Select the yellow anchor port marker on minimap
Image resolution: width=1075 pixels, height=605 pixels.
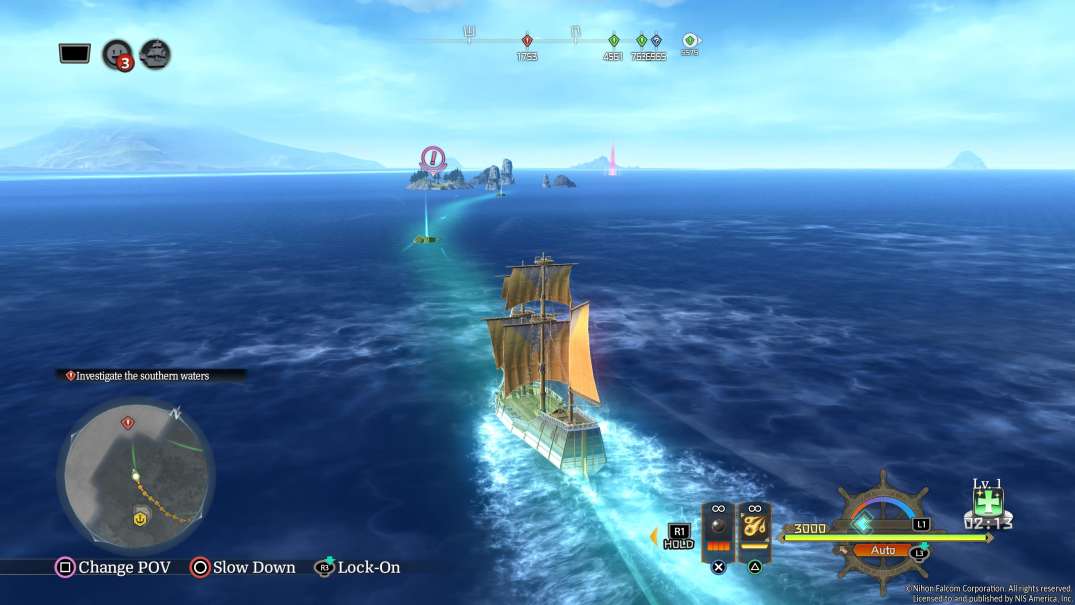[141, 517]
